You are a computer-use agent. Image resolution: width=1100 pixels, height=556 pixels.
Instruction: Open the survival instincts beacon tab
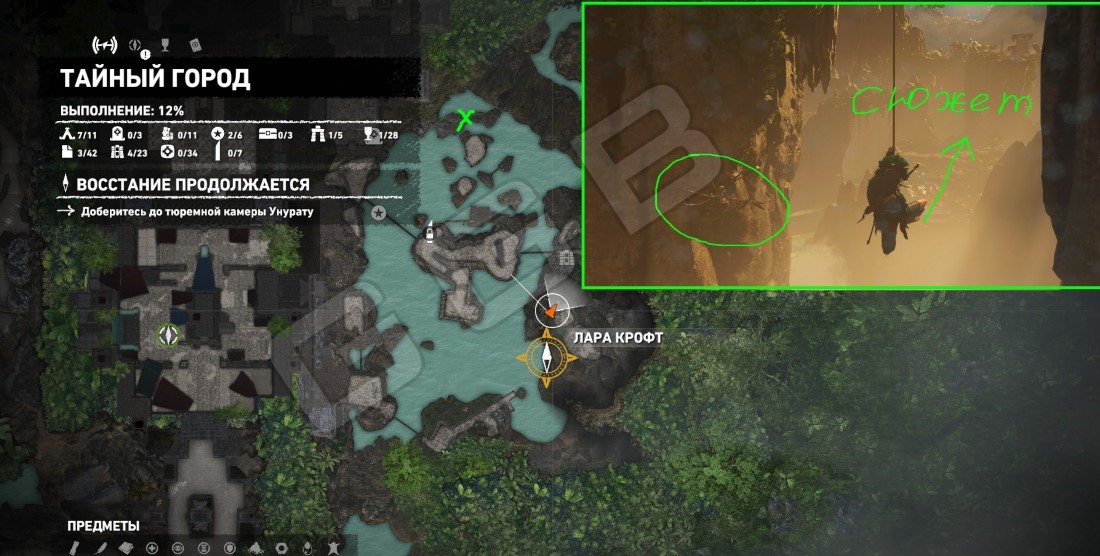104,44
